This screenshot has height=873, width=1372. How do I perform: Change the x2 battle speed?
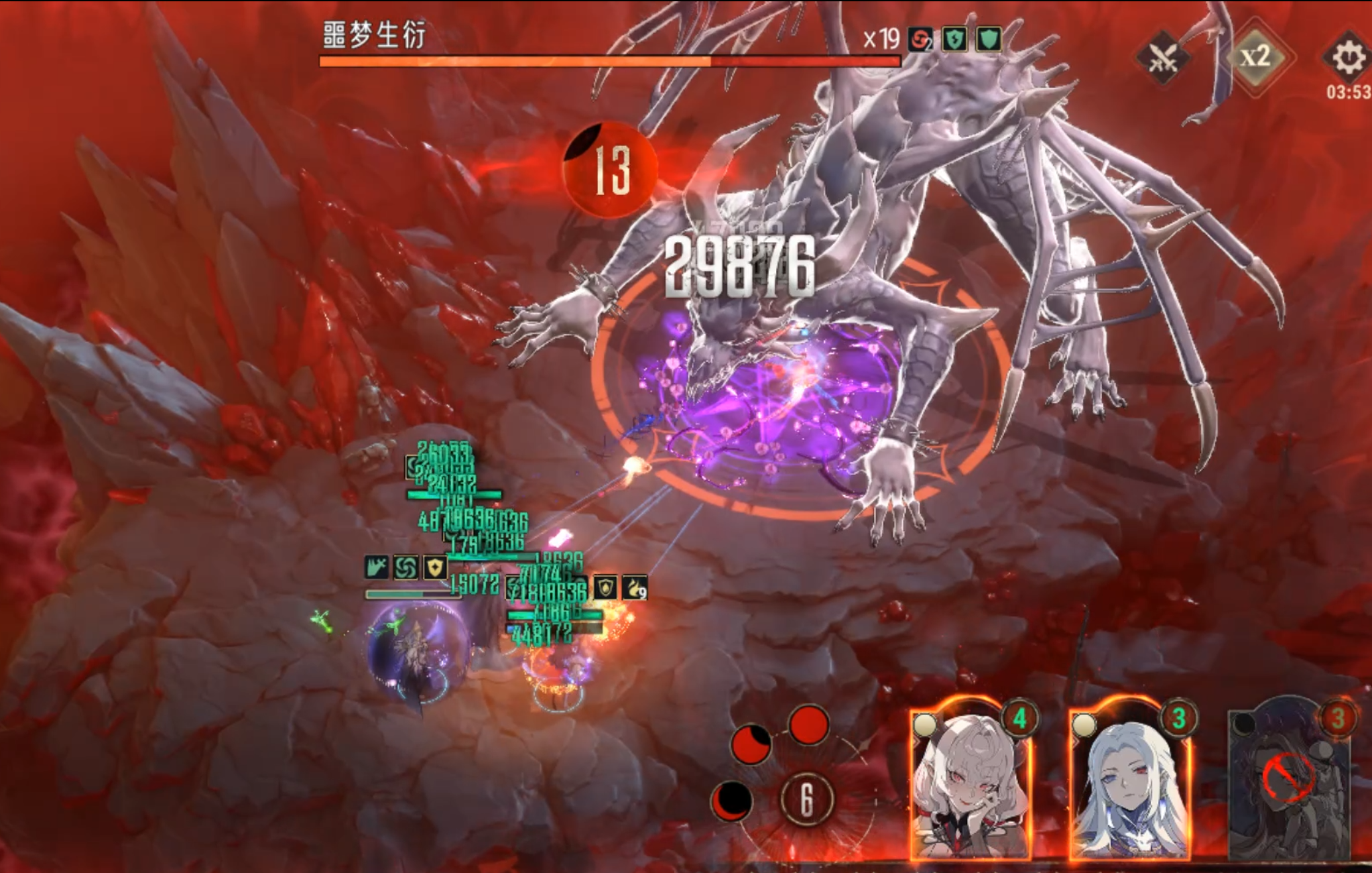coord(1255,57)
